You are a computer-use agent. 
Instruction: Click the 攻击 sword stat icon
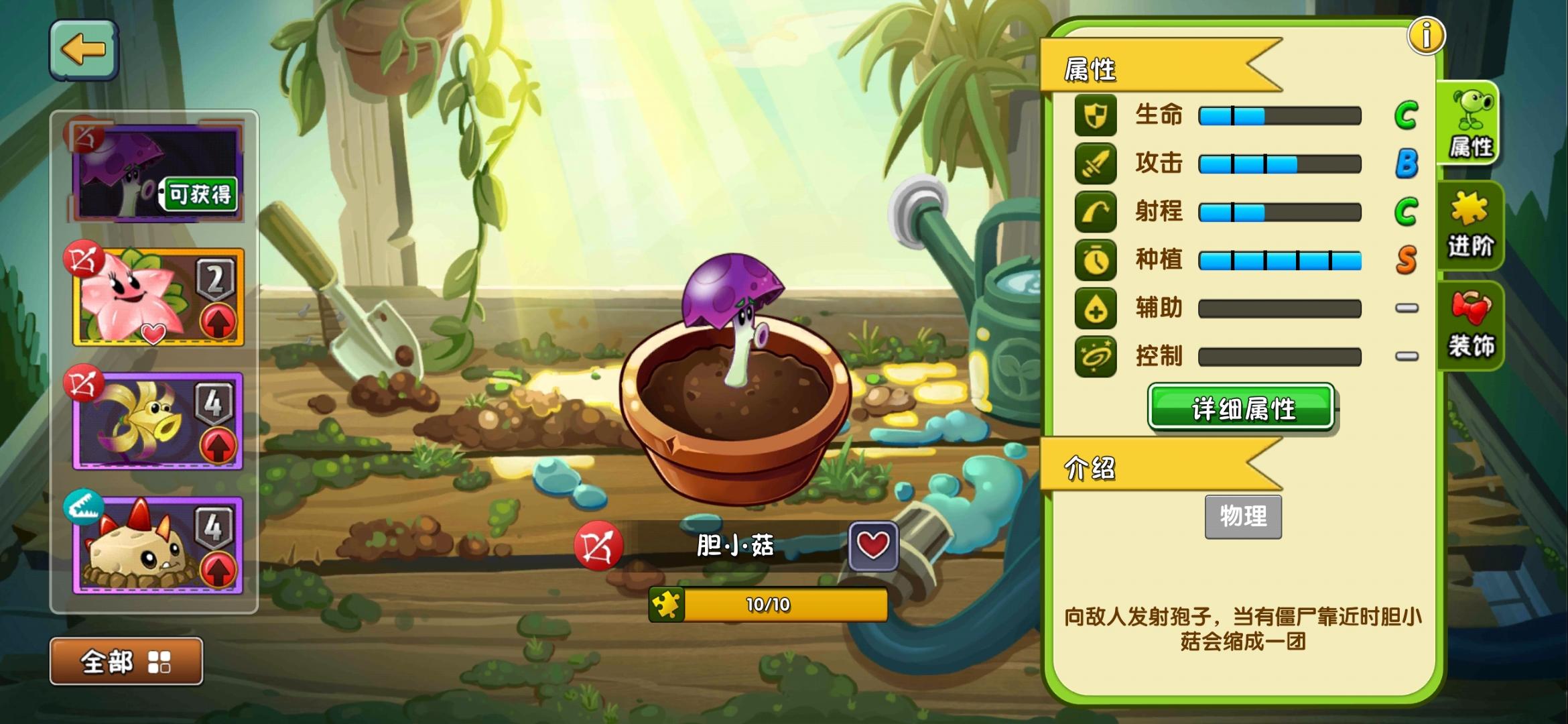click(1095, 163)
